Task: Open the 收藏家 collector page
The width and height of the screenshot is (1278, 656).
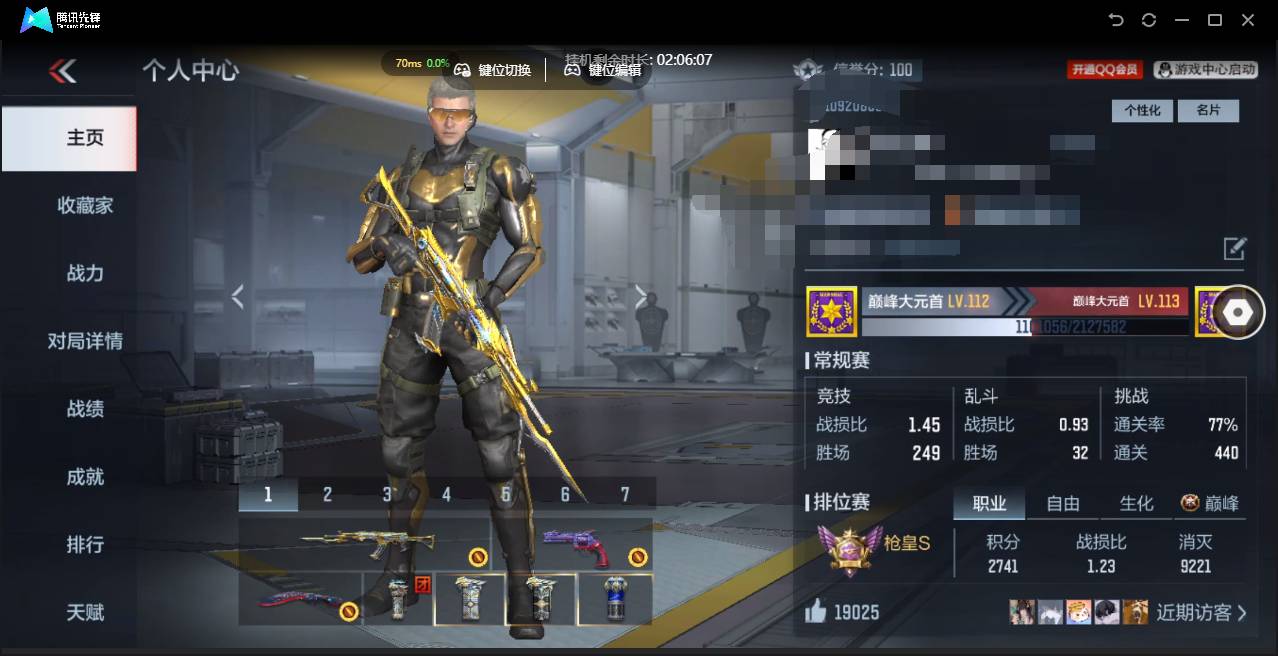Action: tap(85, 206)
